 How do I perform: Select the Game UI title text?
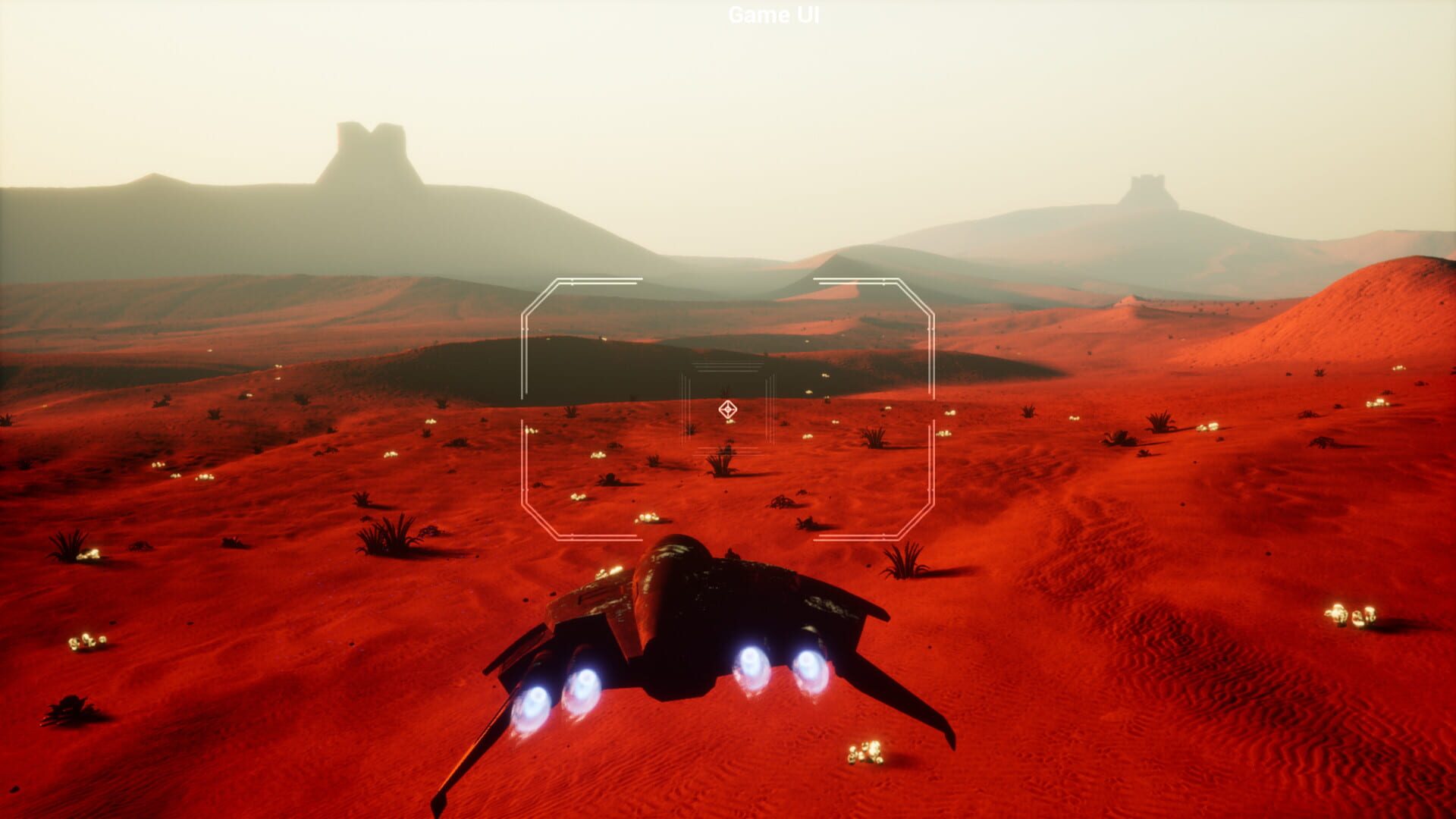coord(773,14)
